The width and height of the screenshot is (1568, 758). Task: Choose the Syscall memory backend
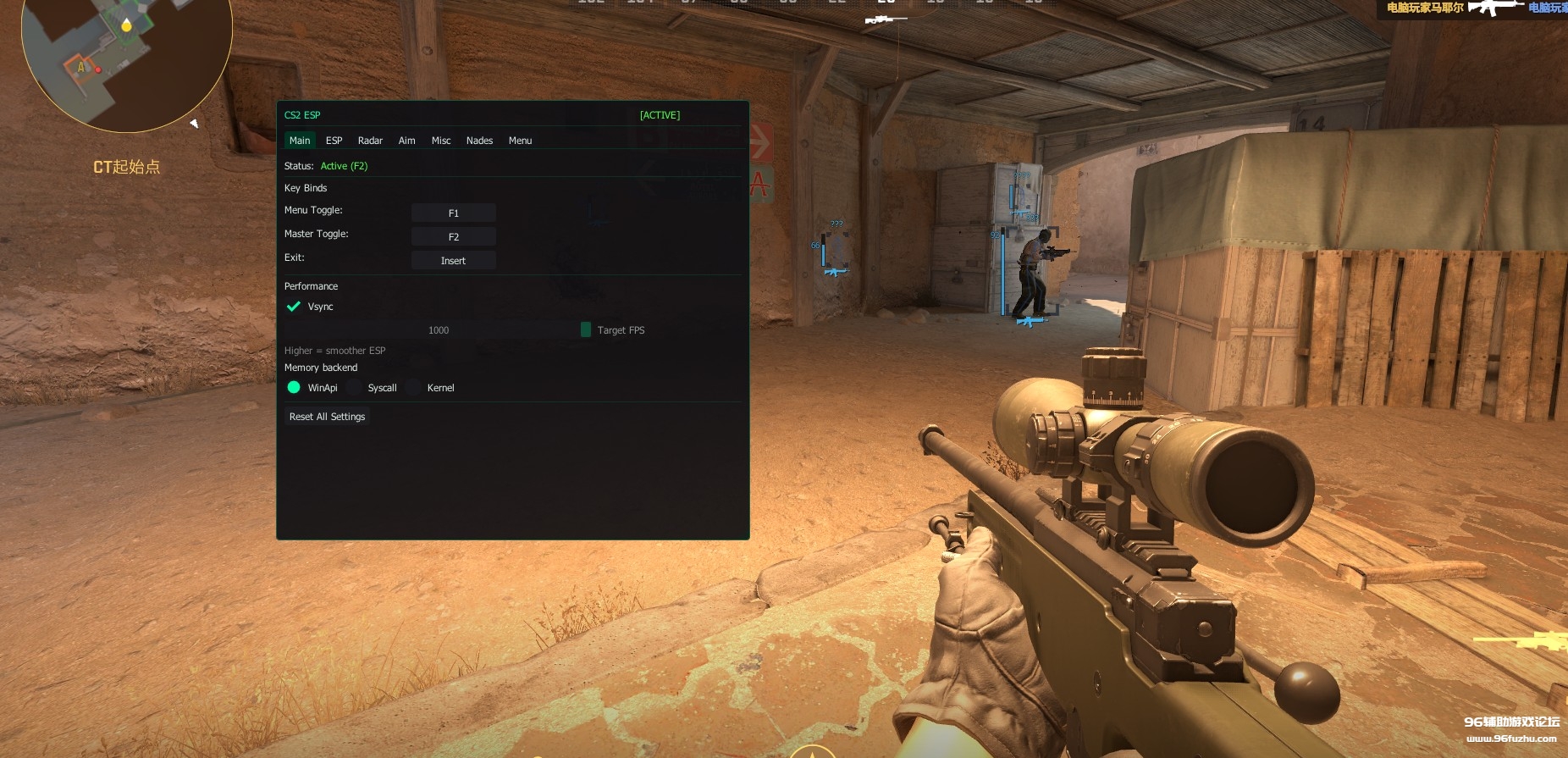[x=355, y=388]
